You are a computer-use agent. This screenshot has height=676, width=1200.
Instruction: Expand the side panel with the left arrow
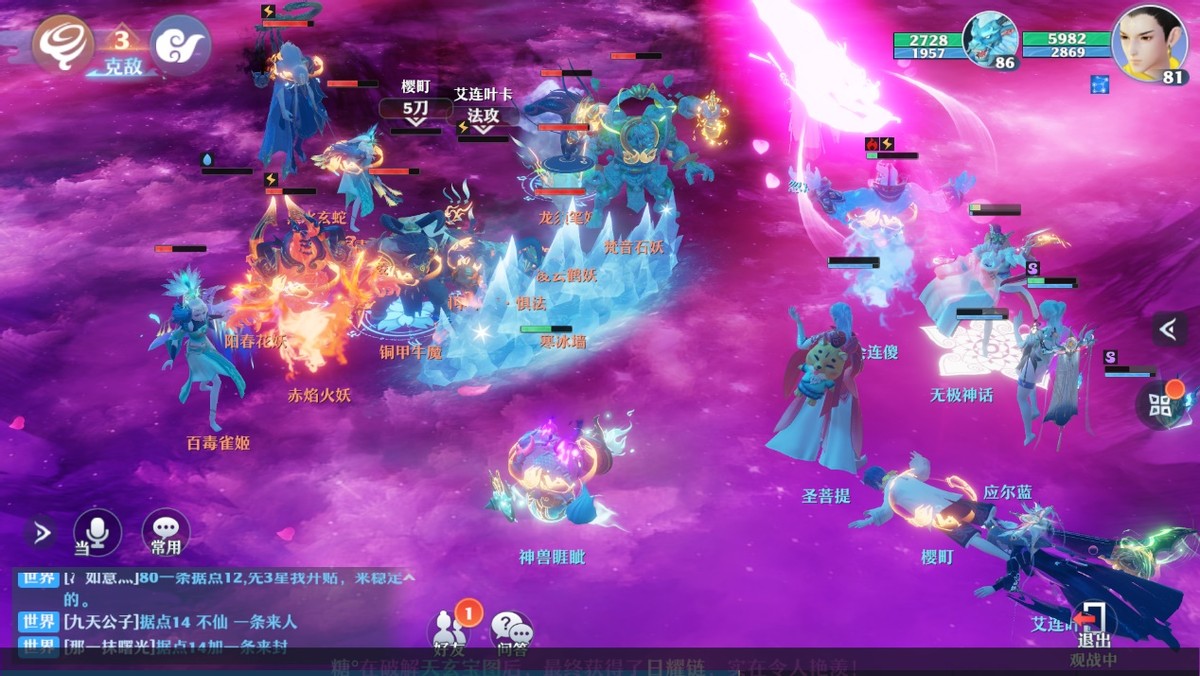point(1167,328)
